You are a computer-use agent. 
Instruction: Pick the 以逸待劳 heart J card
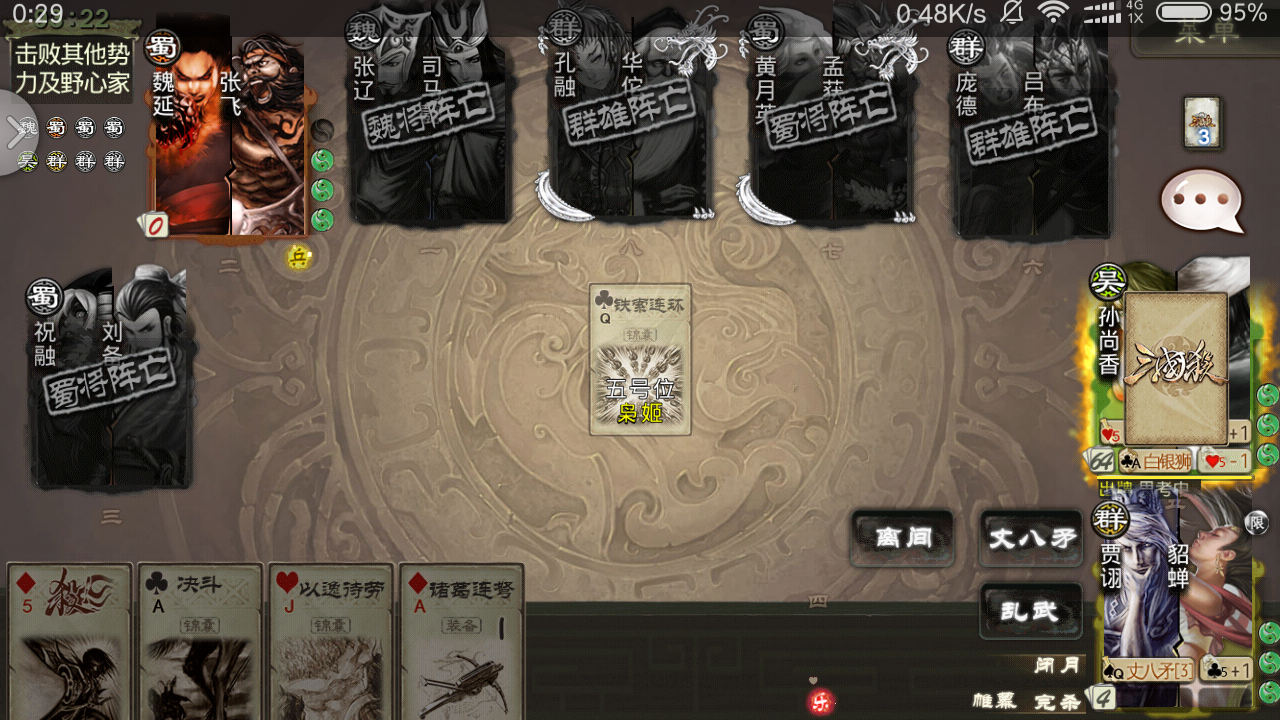pos(332,642)
